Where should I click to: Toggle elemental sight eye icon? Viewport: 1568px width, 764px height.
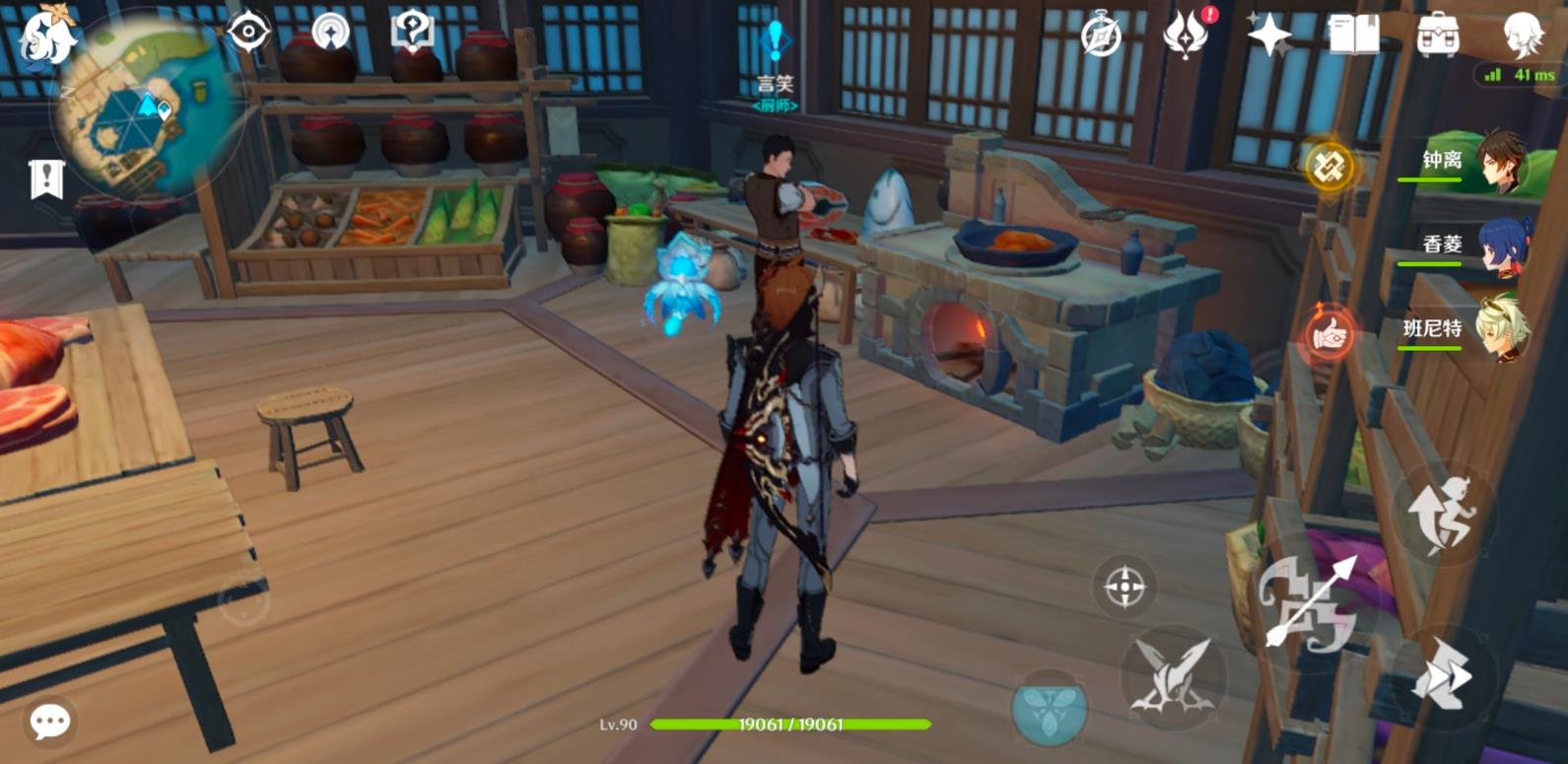pos(248,32)
